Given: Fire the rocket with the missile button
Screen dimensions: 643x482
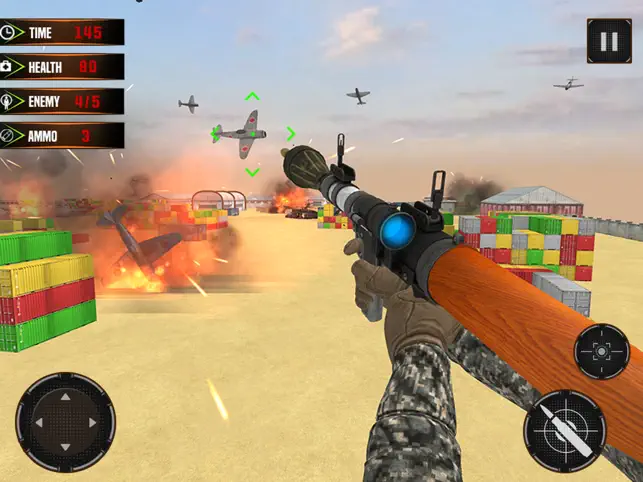Looking at the screenshot, I should [x=565, y=431].
